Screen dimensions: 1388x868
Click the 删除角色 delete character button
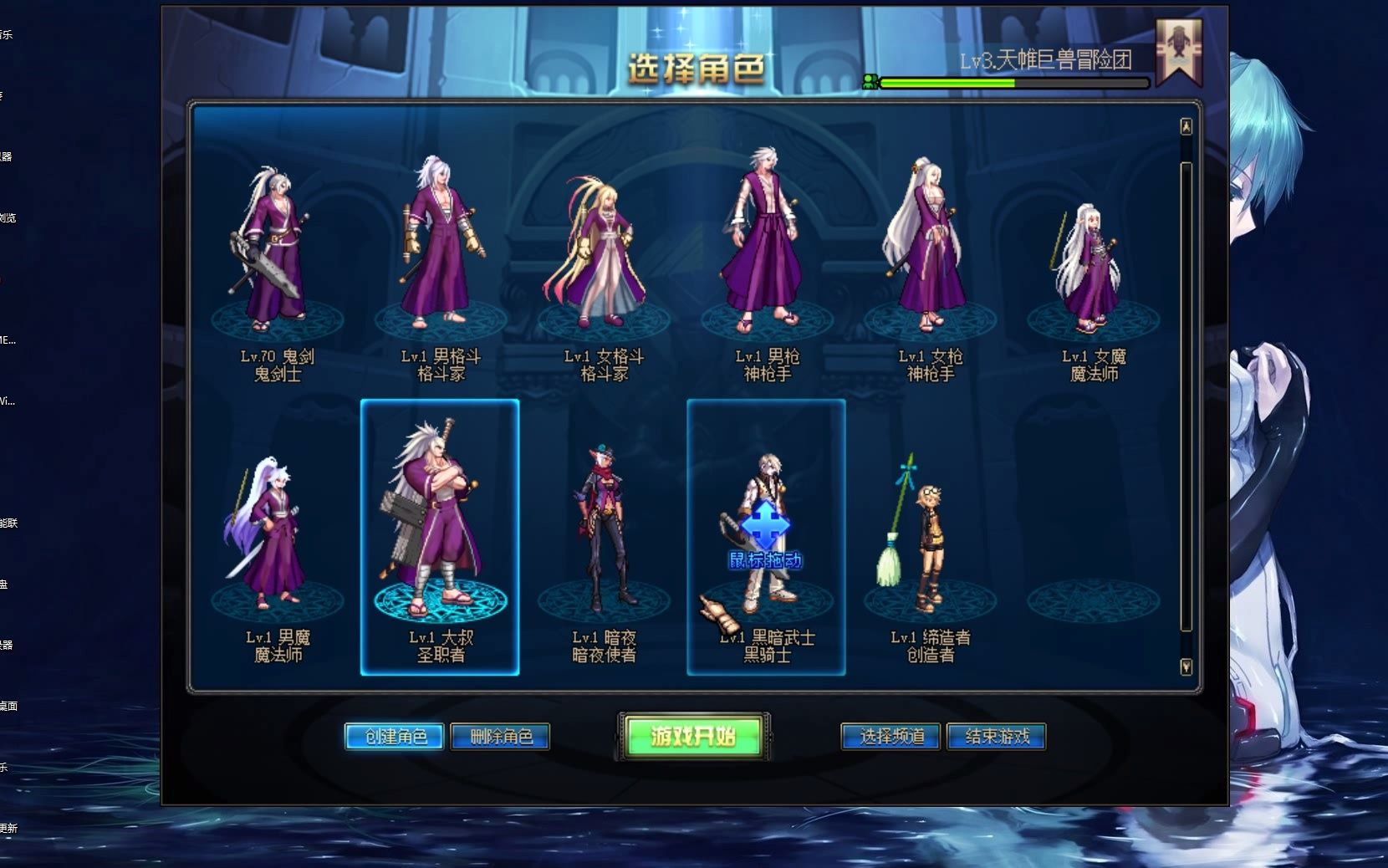[x=500, y=737]
